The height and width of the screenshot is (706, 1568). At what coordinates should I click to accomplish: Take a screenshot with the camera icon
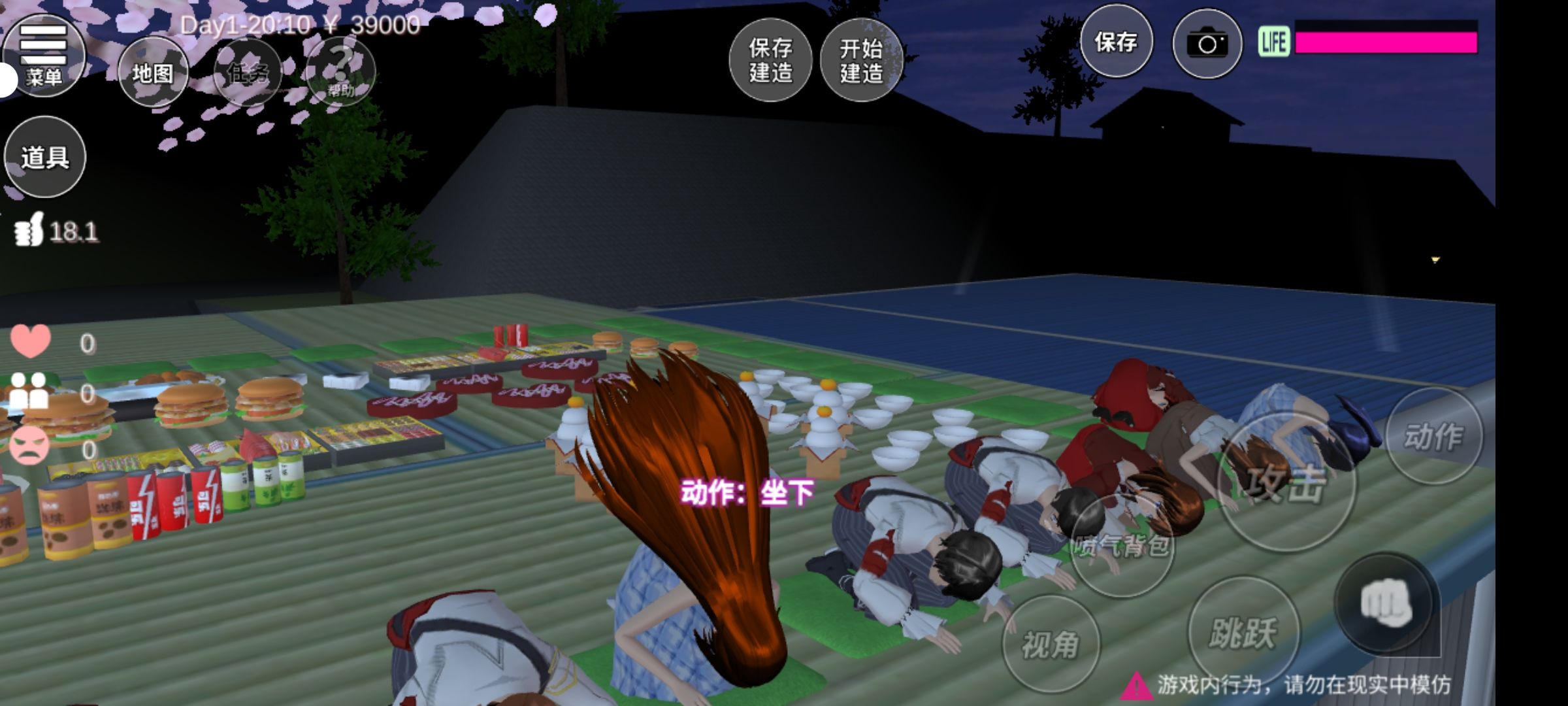pyautogui.click(x=1207, y=44)
